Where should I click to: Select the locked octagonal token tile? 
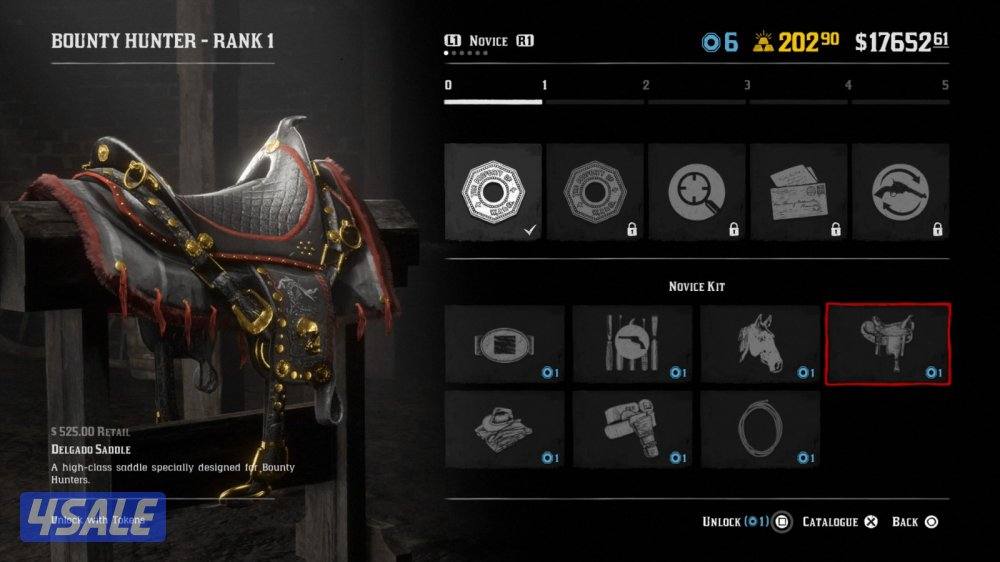596,191
